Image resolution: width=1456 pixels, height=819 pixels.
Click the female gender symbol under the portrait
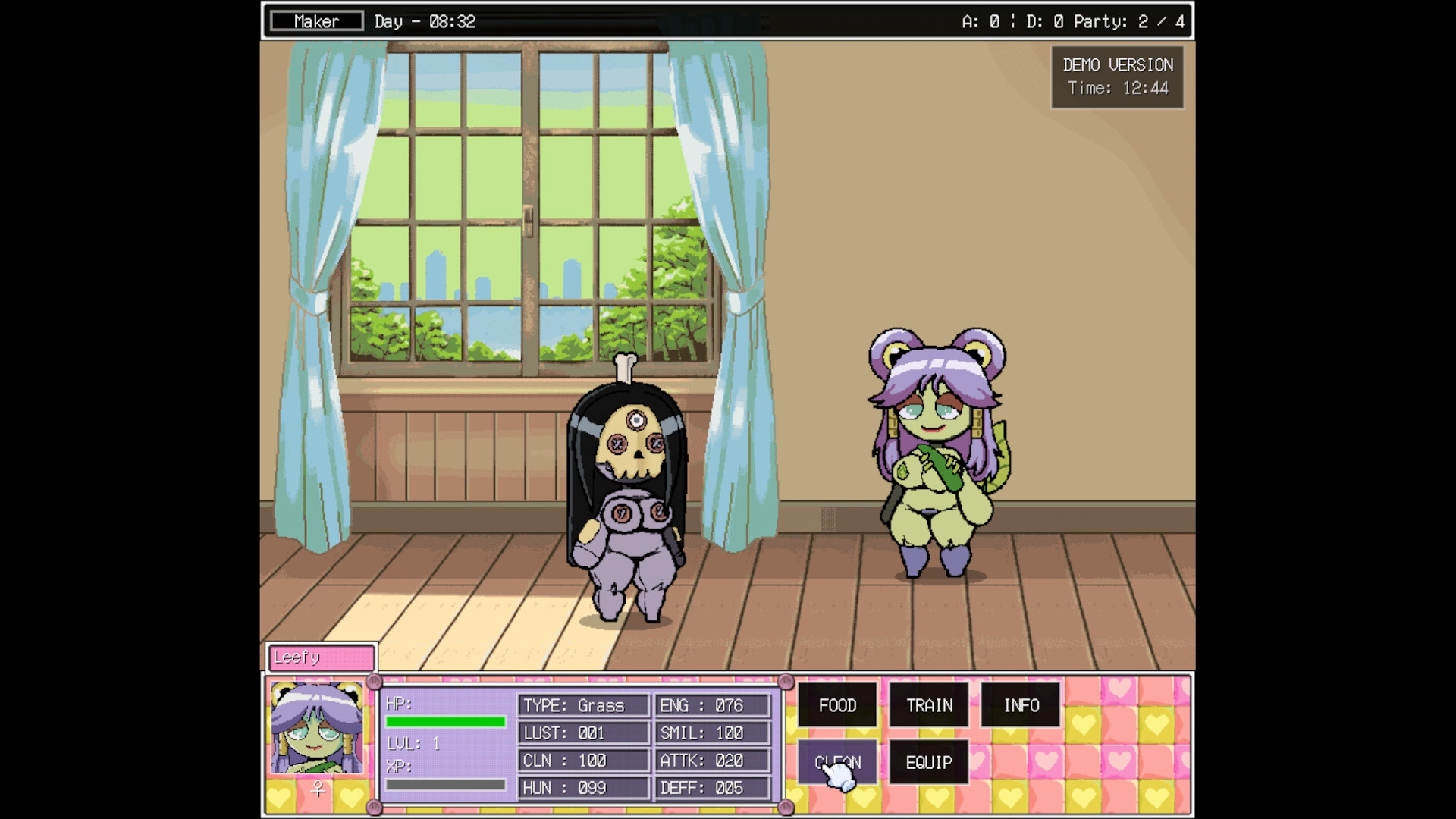coord(318,789)
